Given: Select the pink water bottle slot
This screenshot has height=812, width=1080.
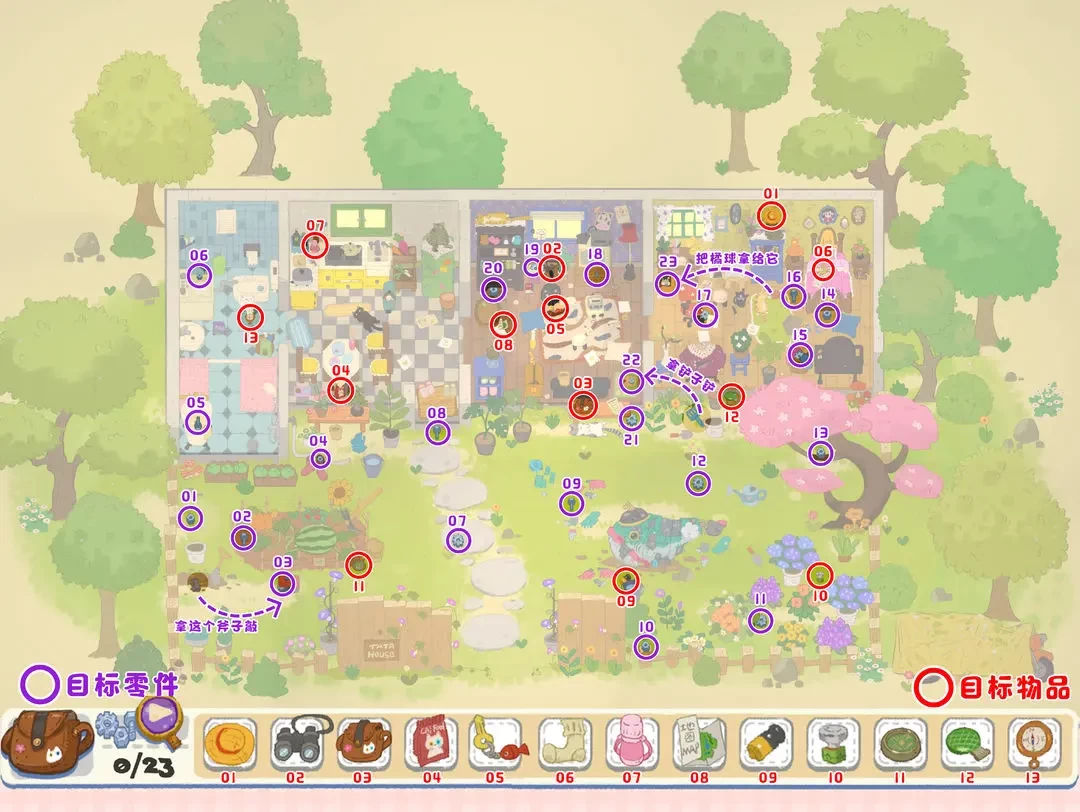Looking at the screenshot, I should point(632,744).
